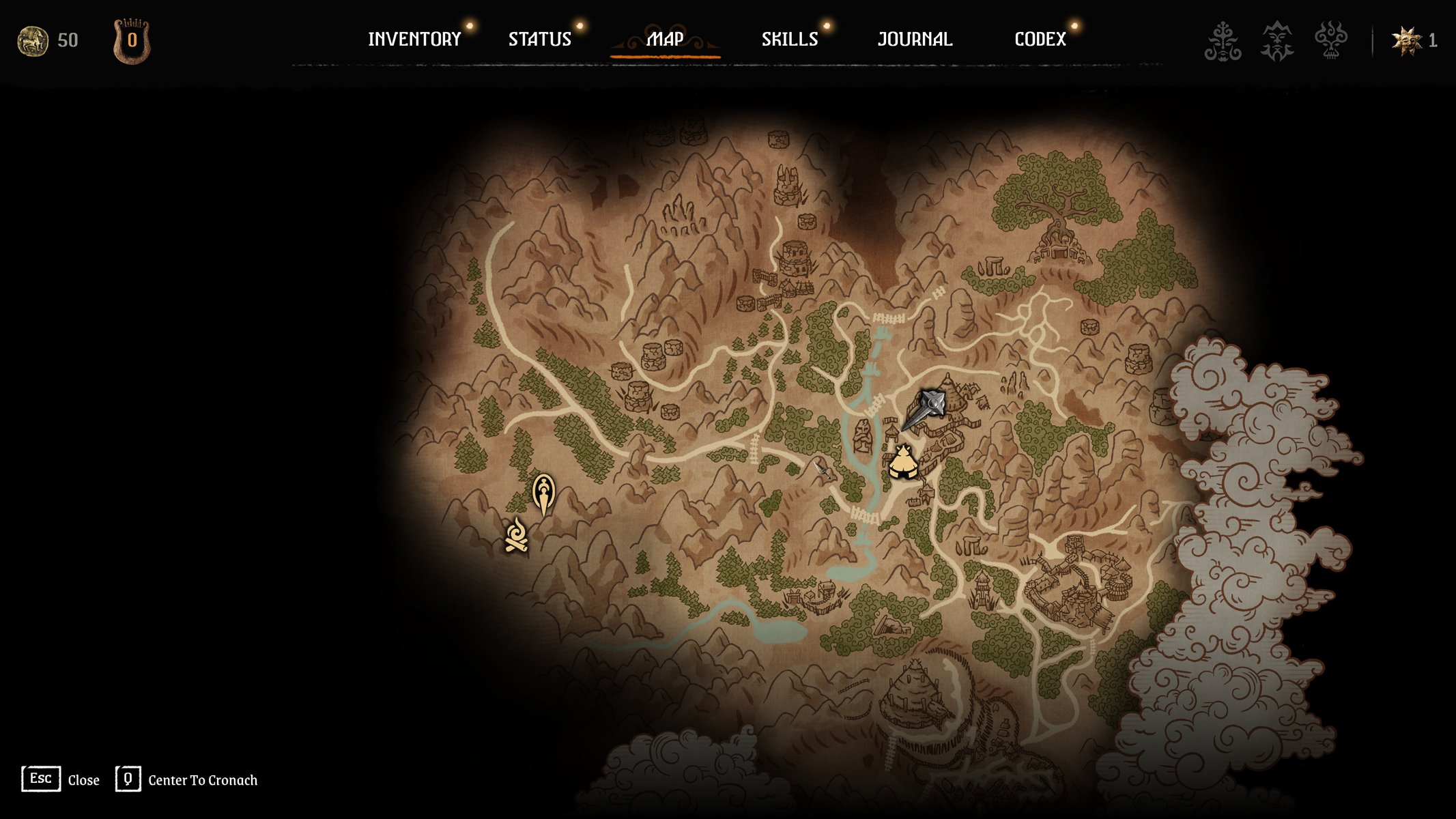Screen dimensions: 1456x819
Task: Select the grey mace quest marker
Action: coord(926,408)
